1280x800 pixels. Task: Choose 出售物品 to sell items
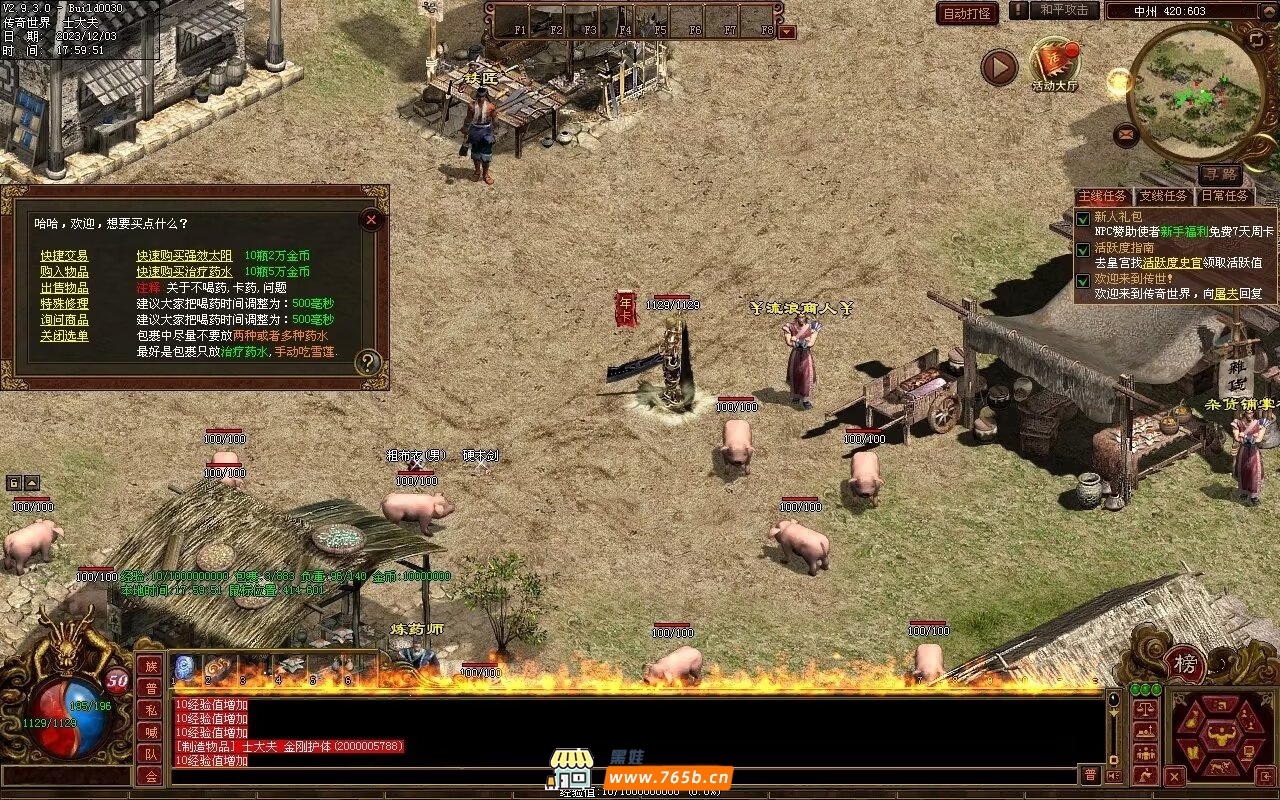coord(64,288)
